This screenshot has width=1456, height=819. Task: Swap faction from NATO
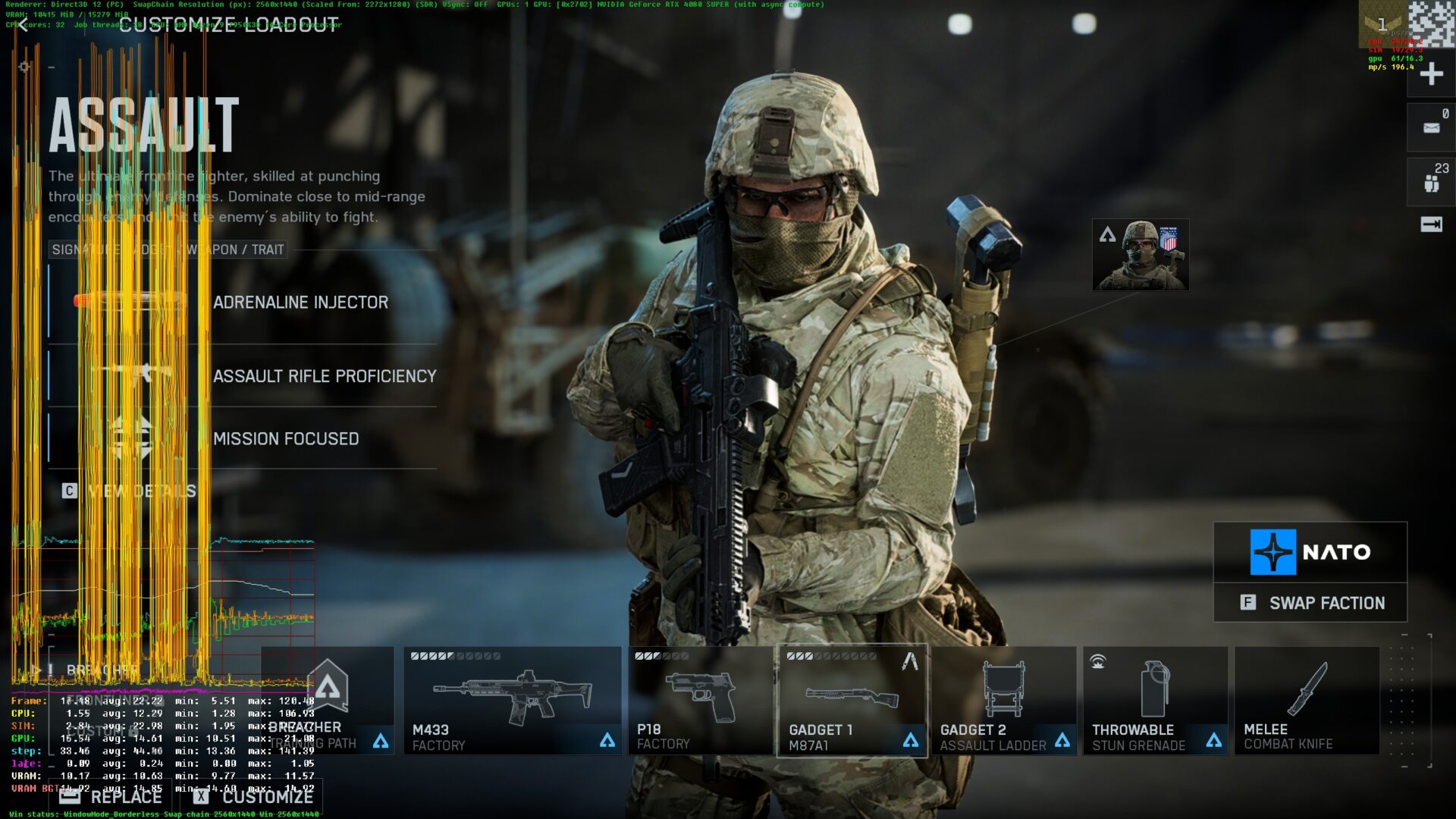[x=1310, y=603]
